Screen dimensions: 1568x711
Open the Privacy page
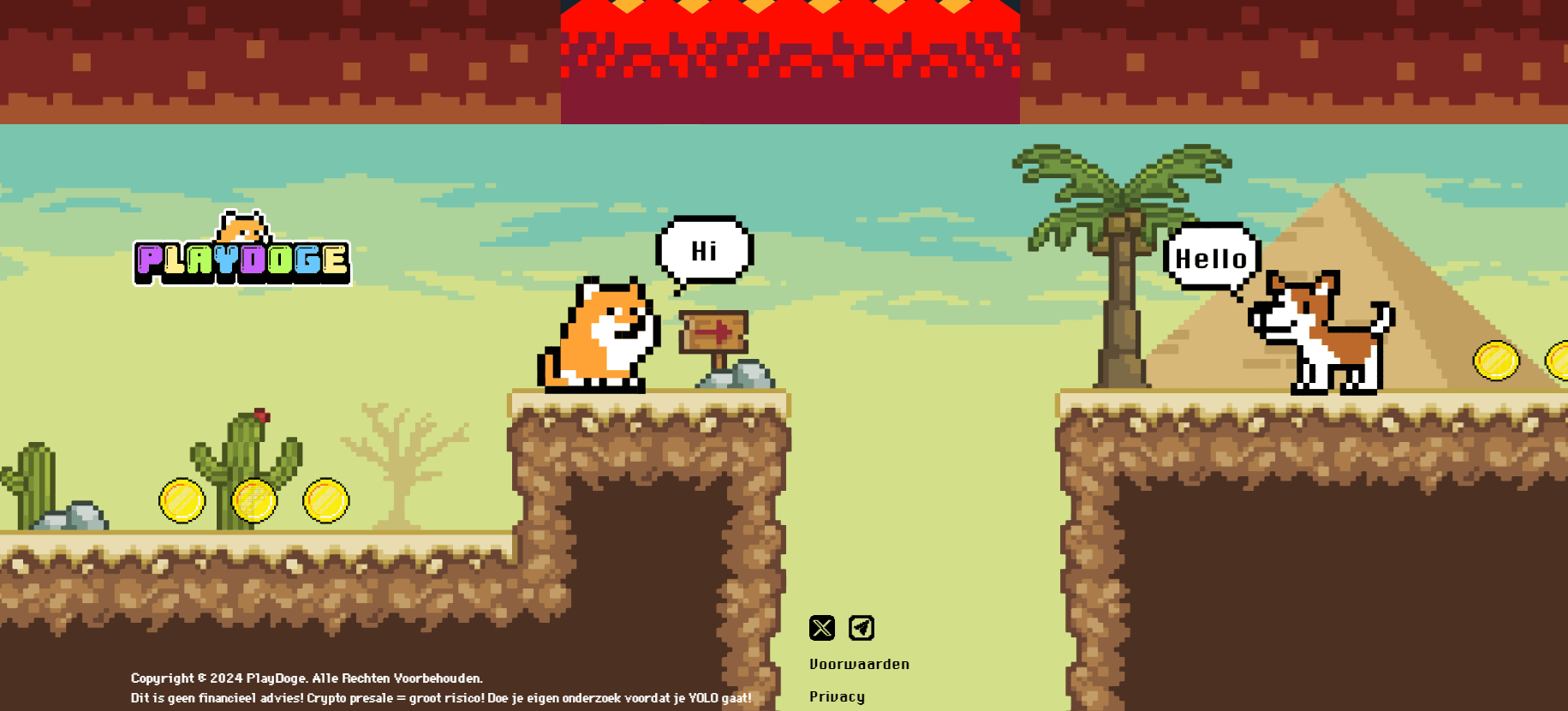point(837,696)
